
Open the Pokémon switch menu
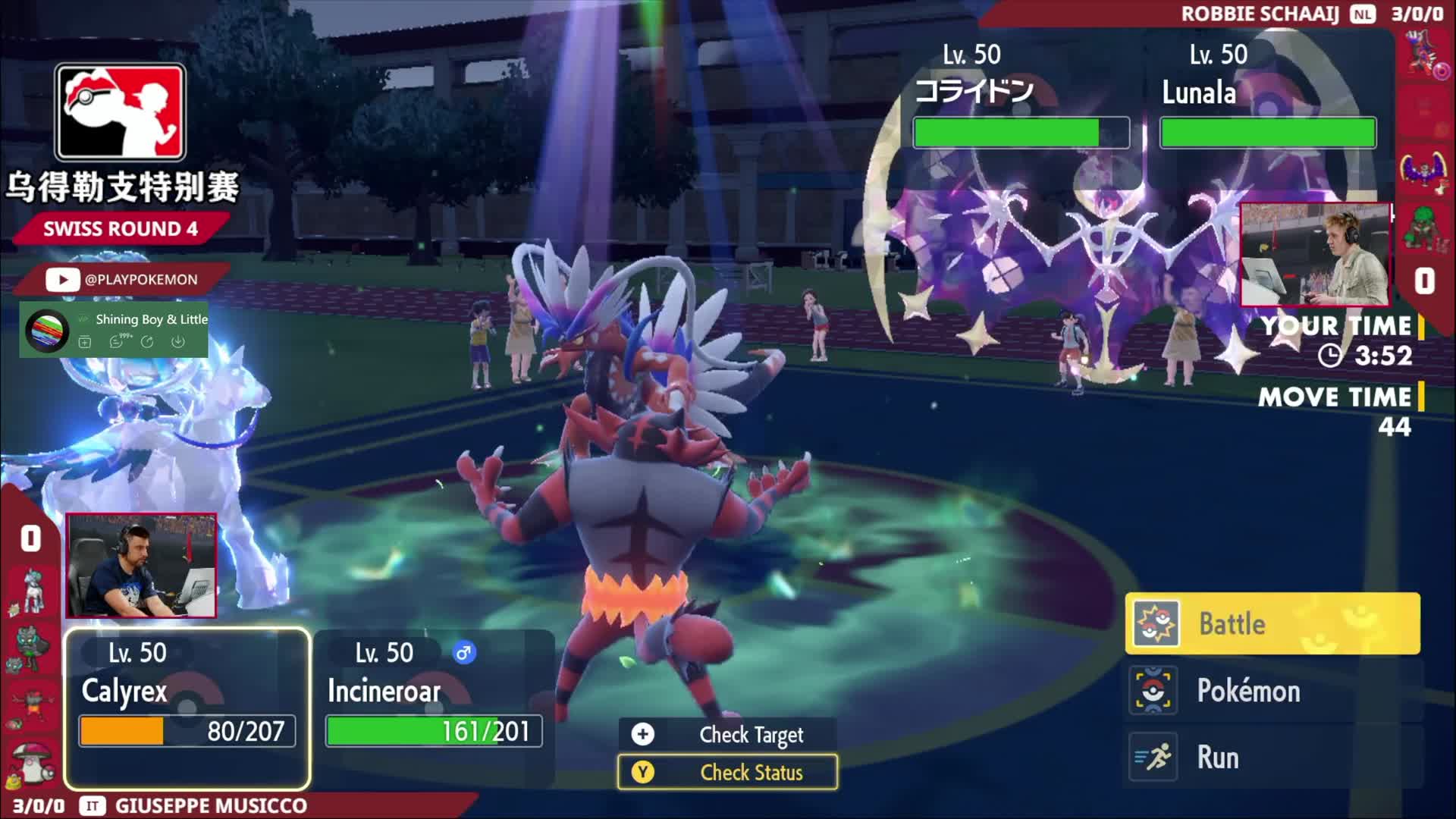(1272, 691)
